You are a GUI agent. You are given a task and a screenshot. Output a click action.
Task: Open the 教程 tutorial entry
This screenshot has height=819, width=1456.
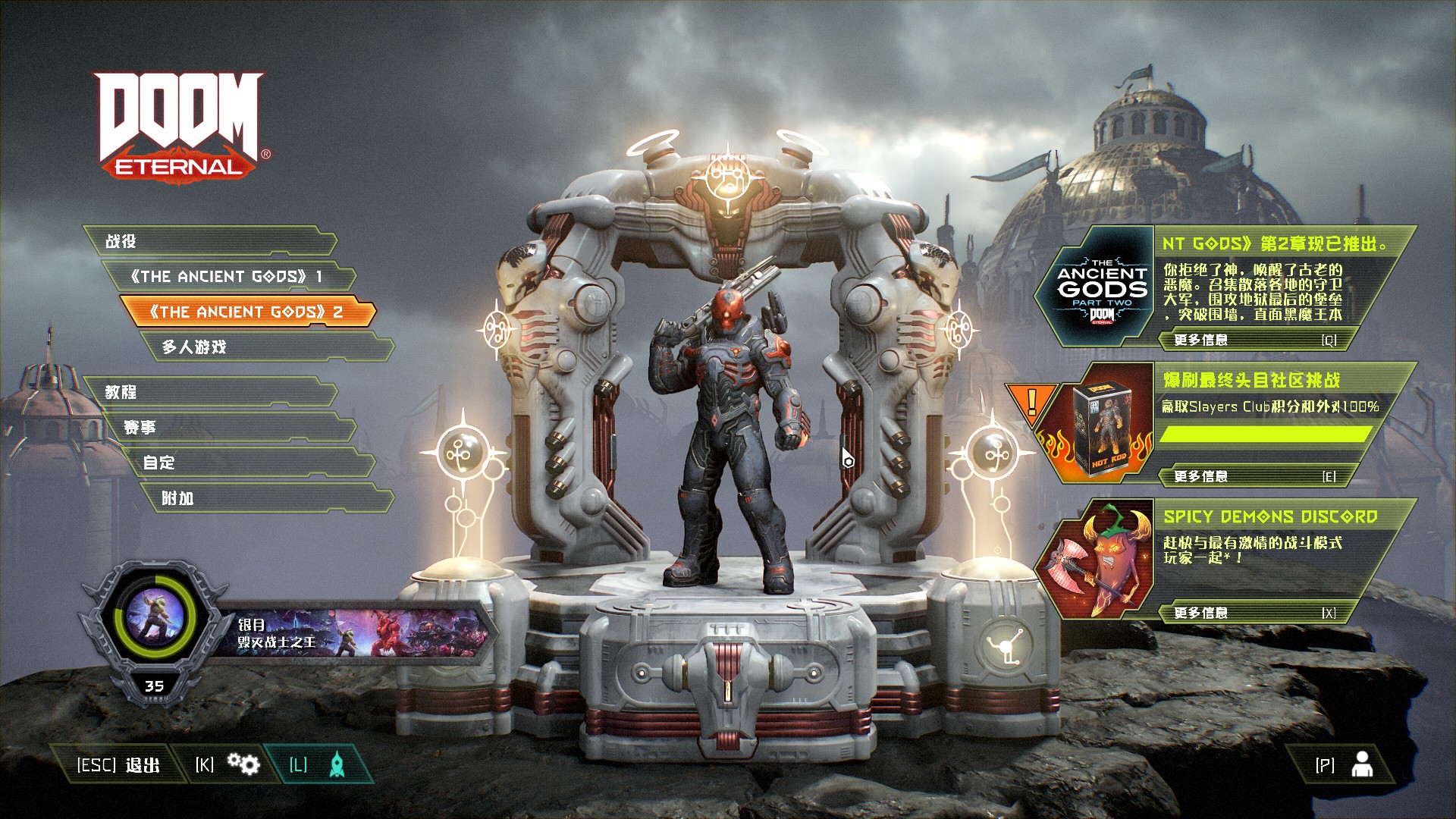coord(209,392)
